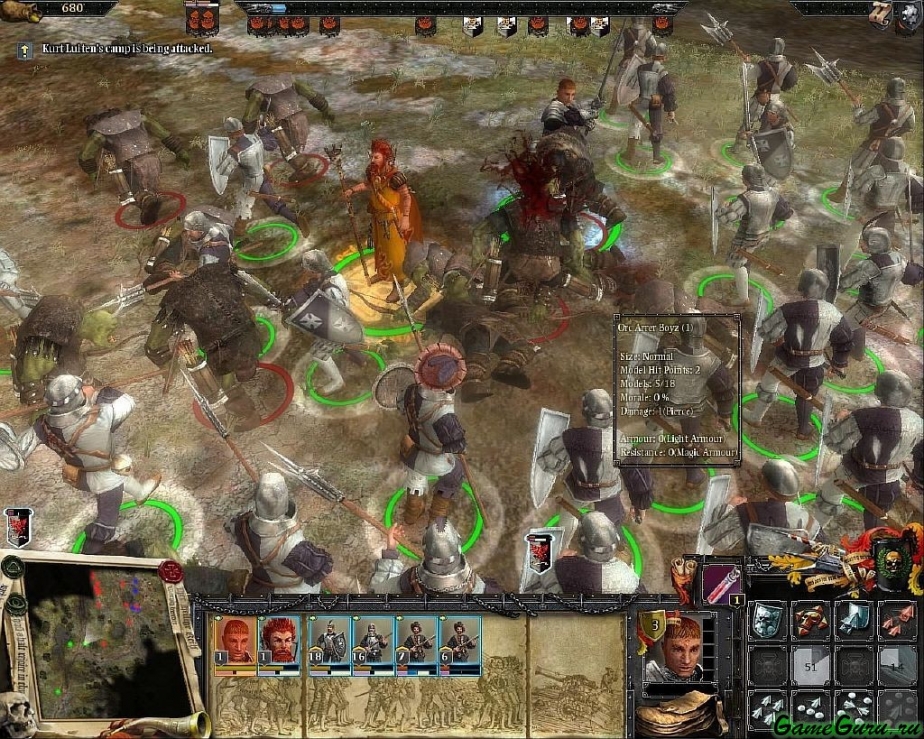The image size is (924, 739).
Task: Select the large red orc banner on top bar
Action: click(202, 17)
